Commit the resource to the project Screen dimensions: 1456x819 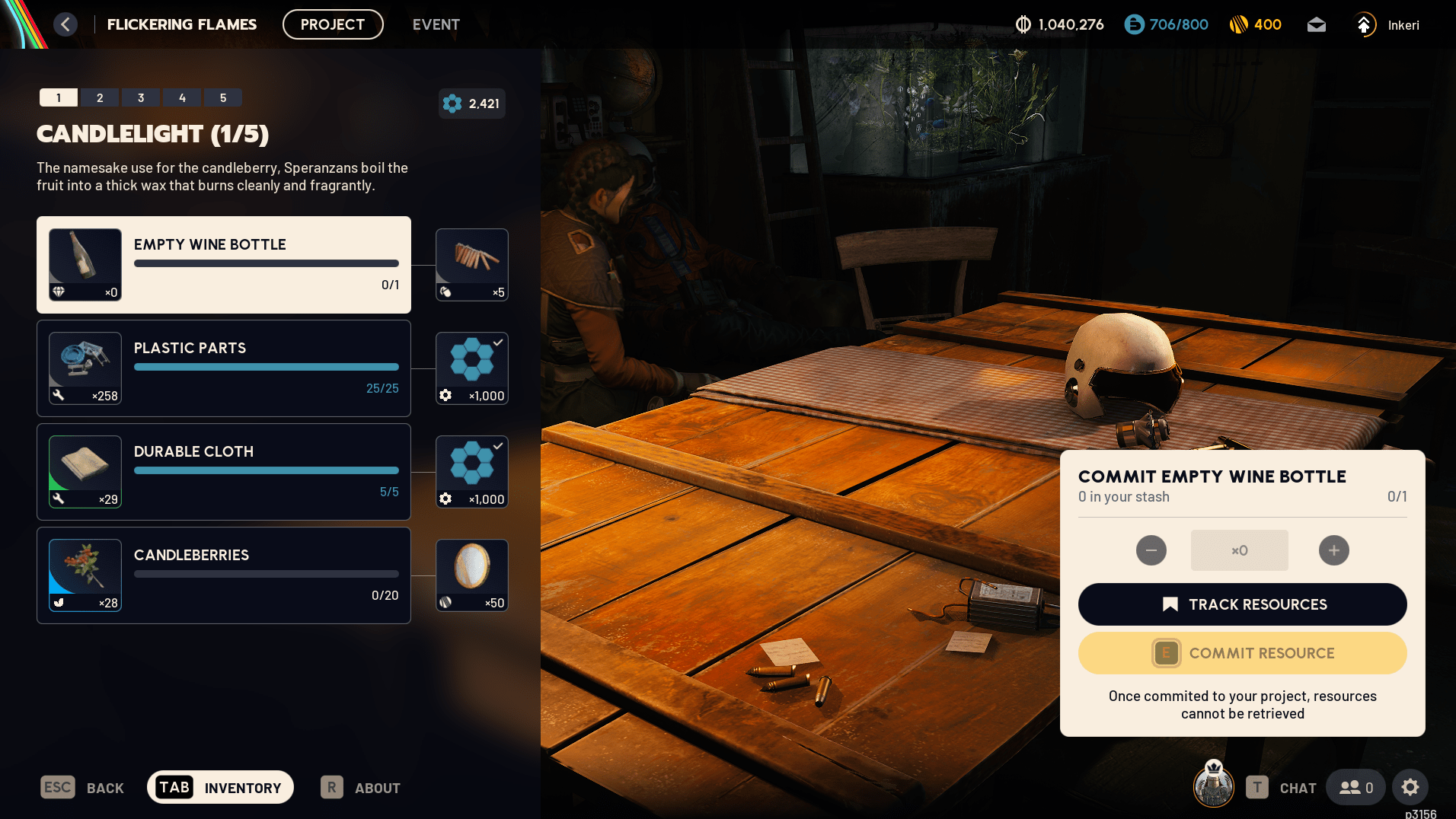point(1242,653)
